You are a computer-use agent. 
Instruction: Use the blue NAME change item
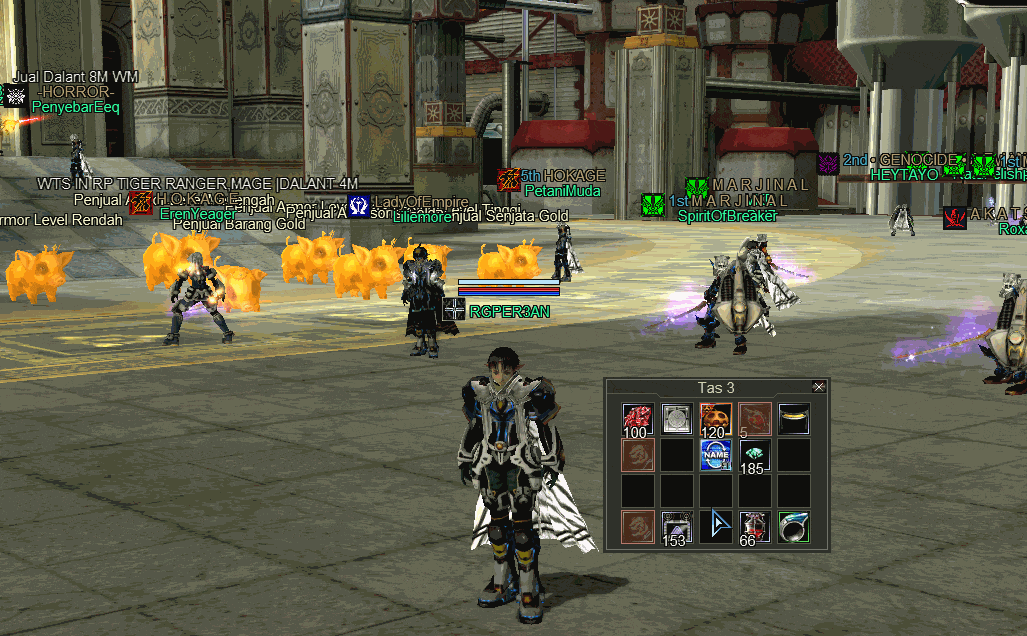coord(715,455)
